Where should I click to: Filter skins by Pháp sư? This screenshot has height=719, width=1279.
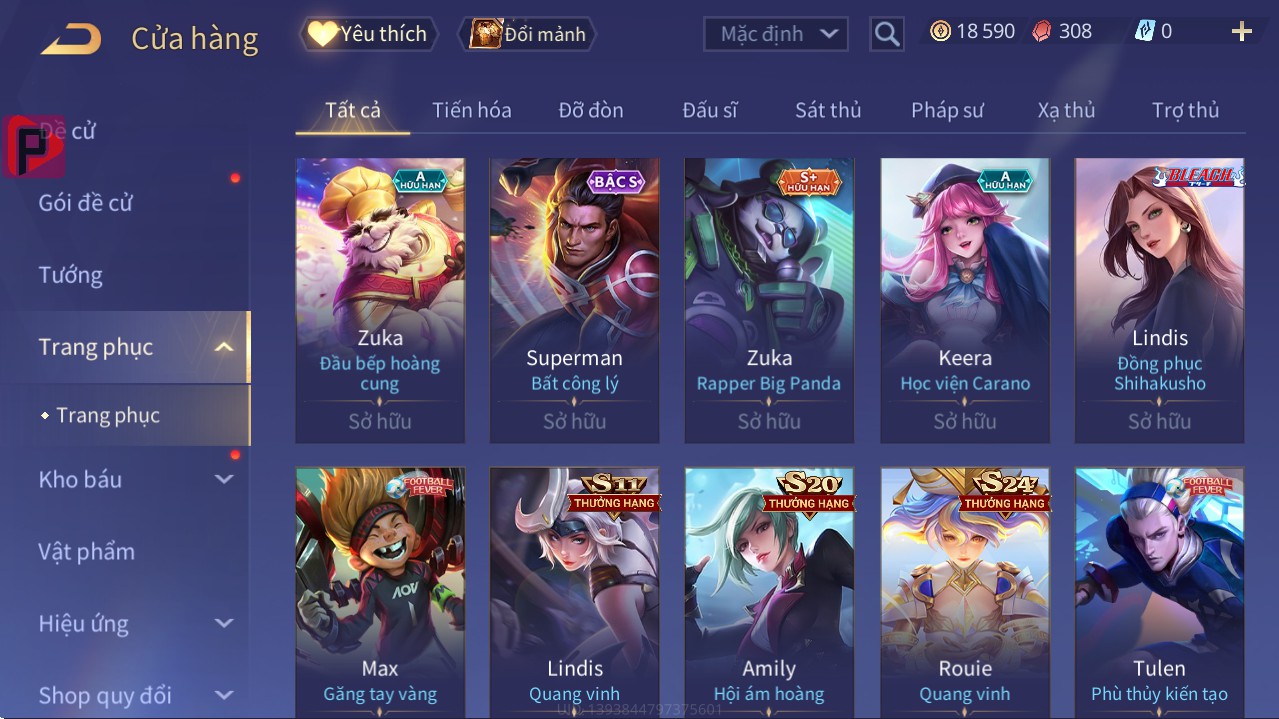(x=947, y=110)
